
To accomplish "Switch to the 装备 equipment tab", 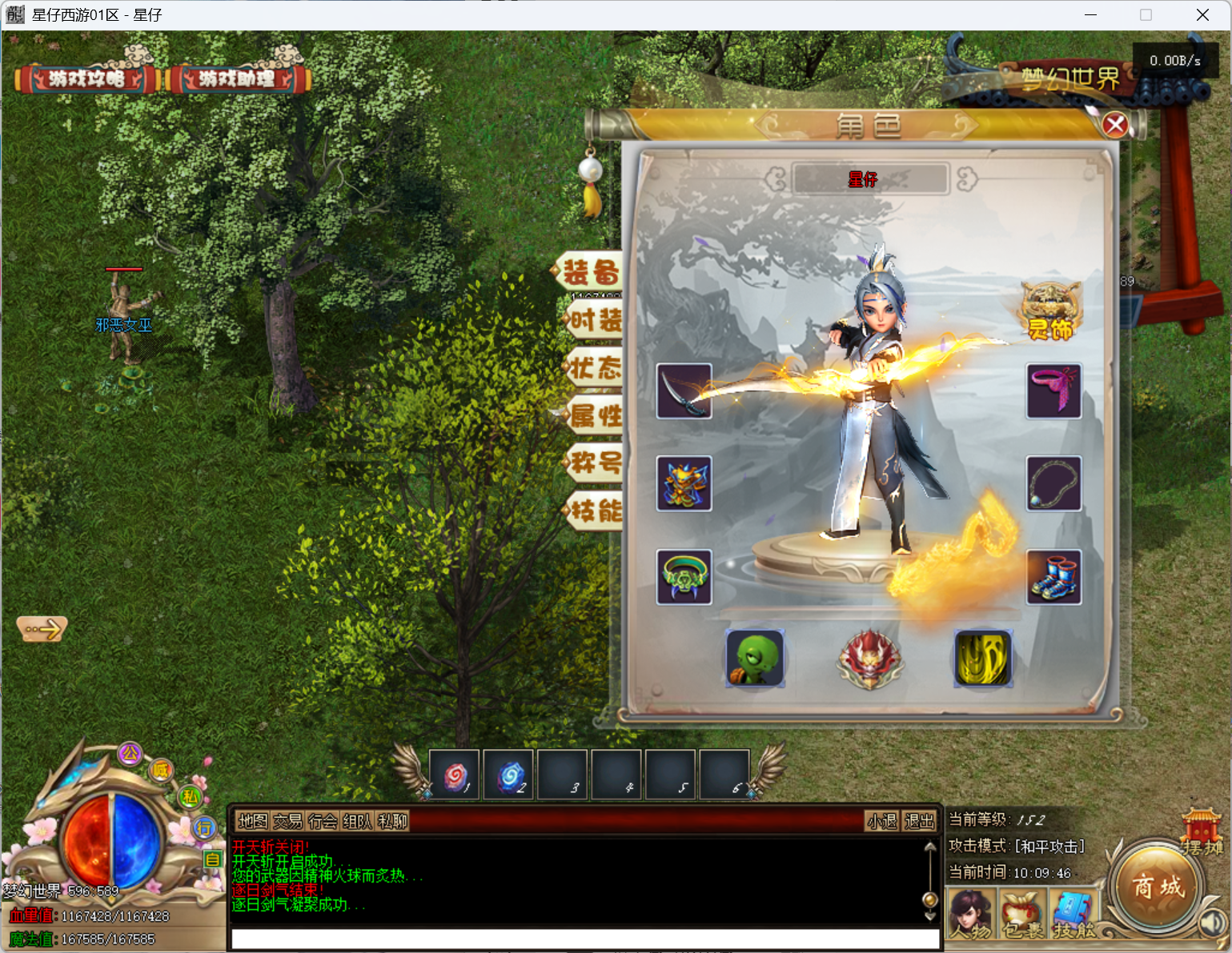I will (x=592, y=272).
